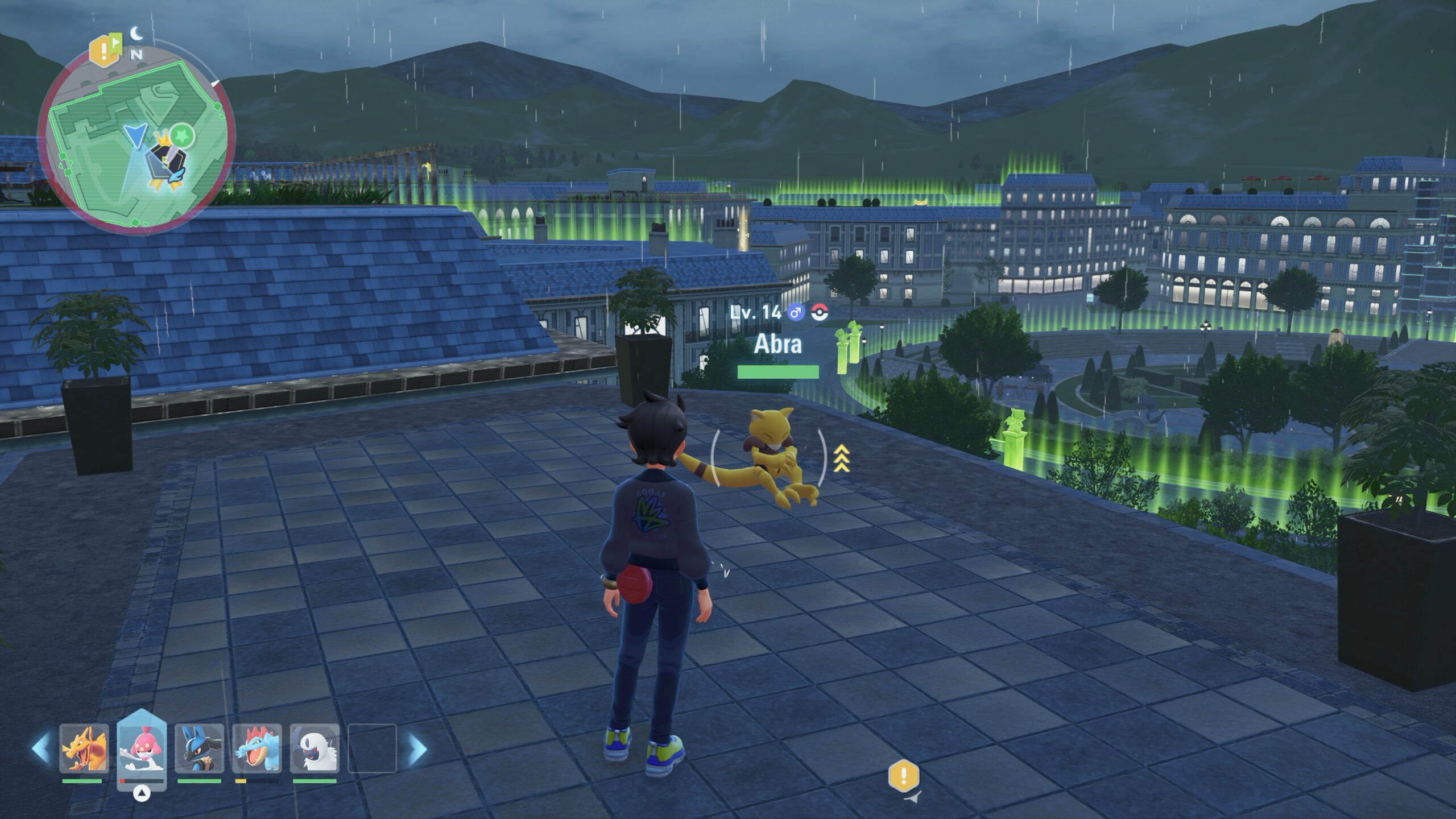Select Absol in the party bar
The height and width of the screenshot is (819, 1456).
[315, 747]
